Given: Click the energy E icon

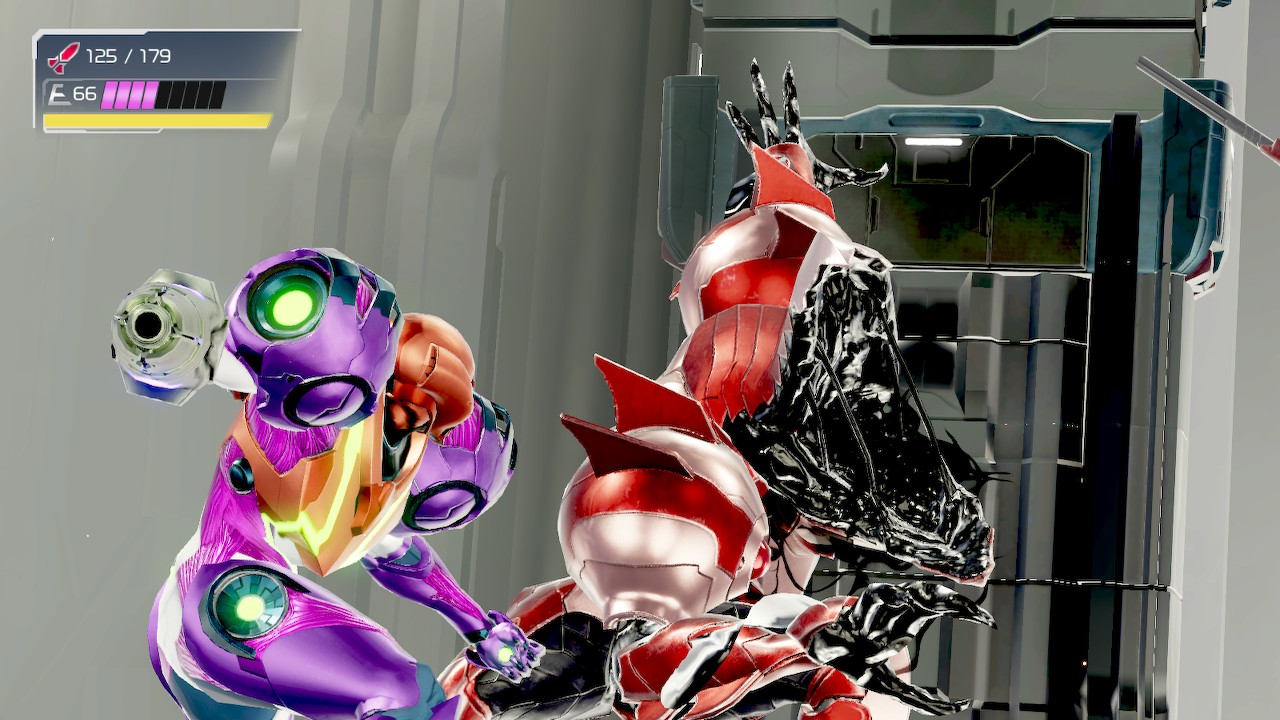Looking at the screenshot, I should pyautogui.click(x=57, y=95).
